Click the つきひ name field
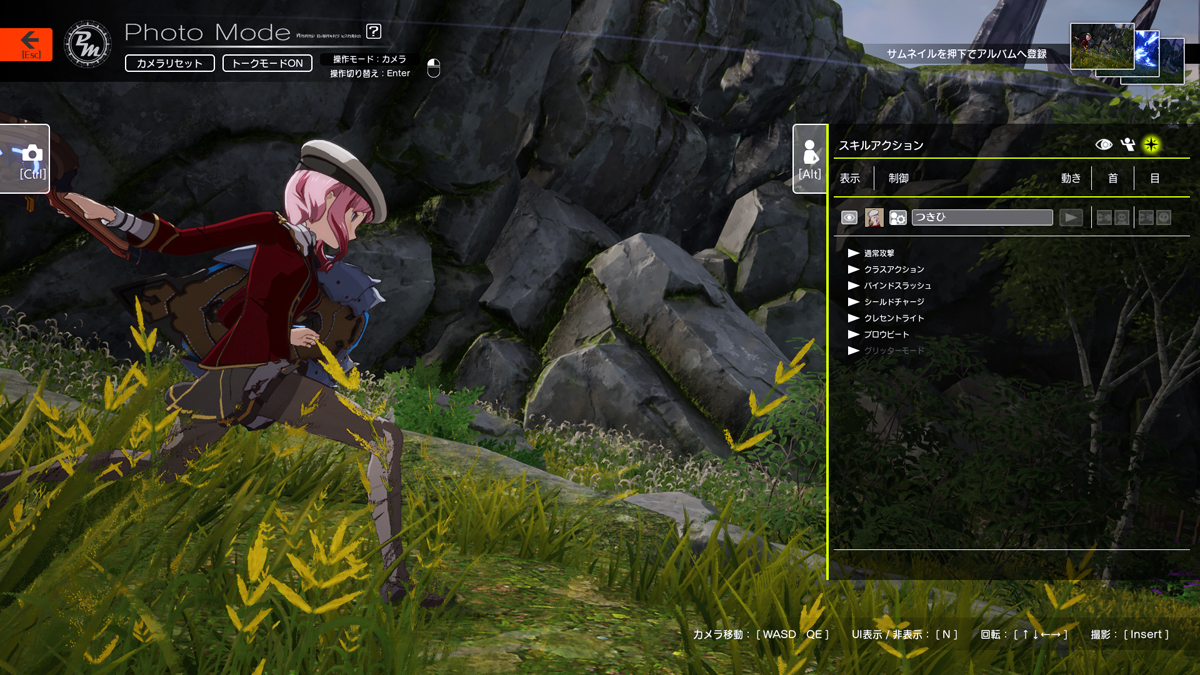The width and height of the screenshot is (1200, 675). click(x=982, y=217)
